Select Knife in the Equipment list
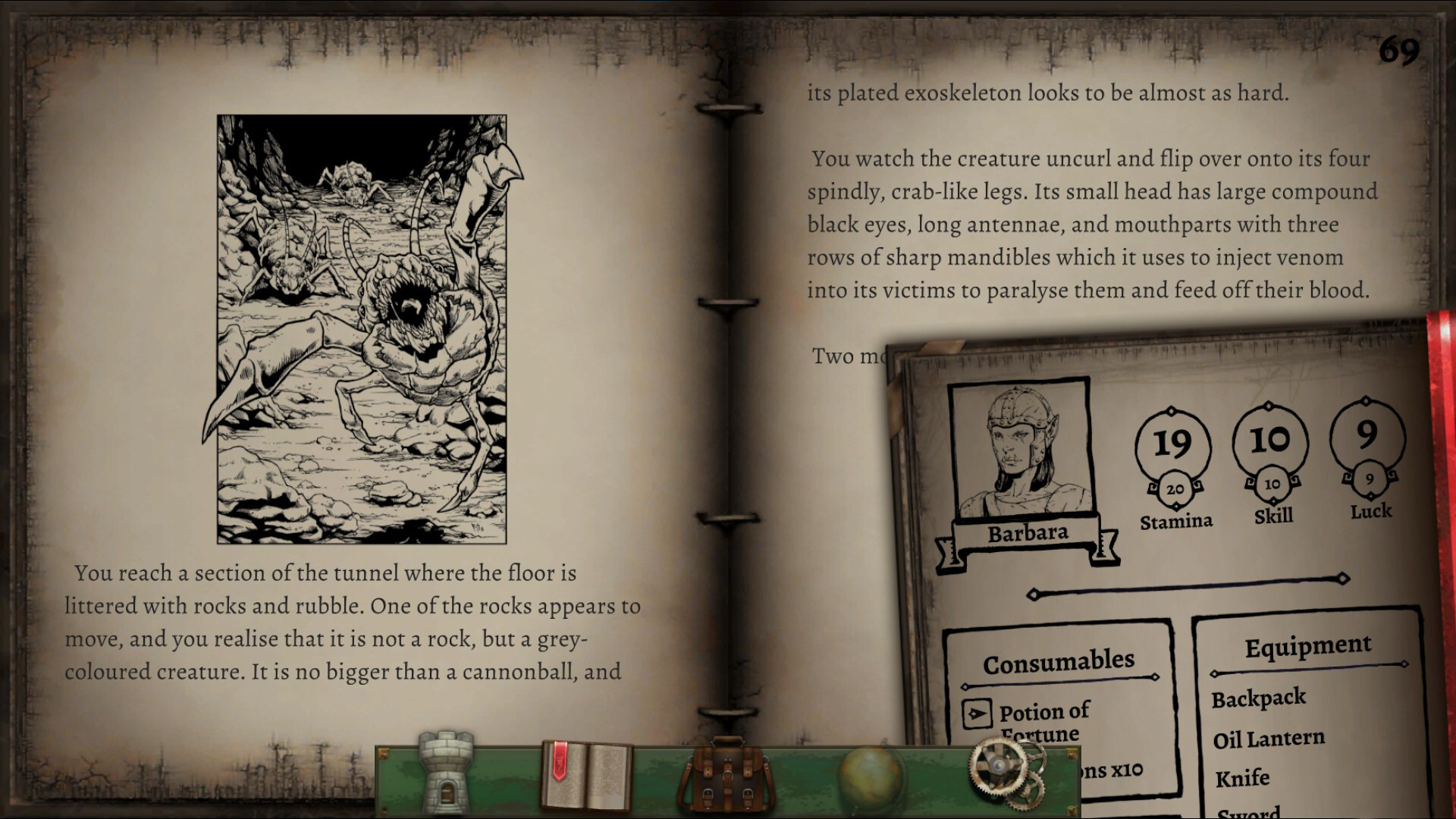This screenshot has width=1456, height=819. click(x=1243, y=777)
